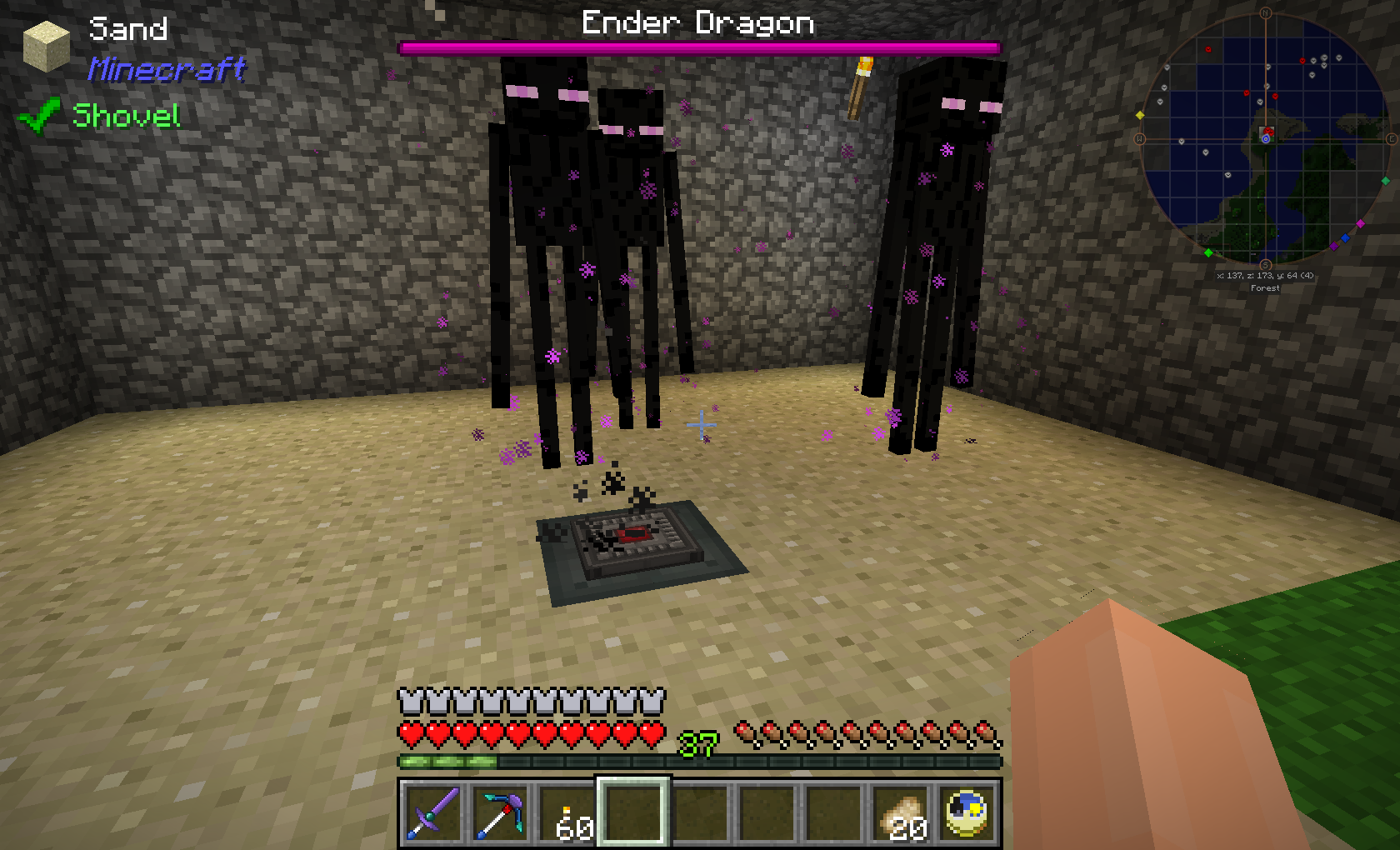Select the clock in the hotbar
The height and width of the screenshot is (850, 1400).
(x=967, y=812)
